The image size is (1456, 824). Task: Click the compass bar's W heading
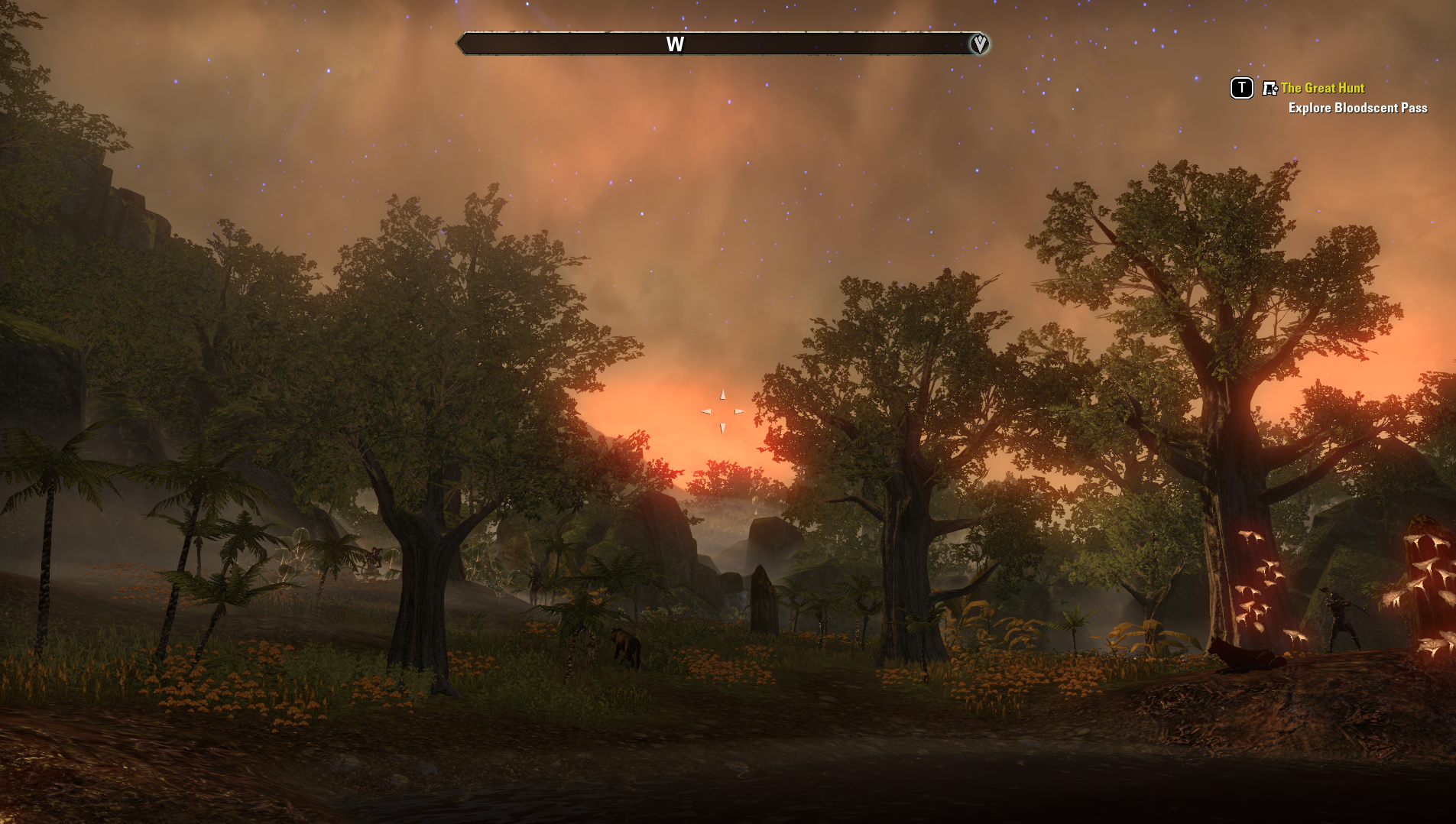pyautogui.click(x=675, y=44)
